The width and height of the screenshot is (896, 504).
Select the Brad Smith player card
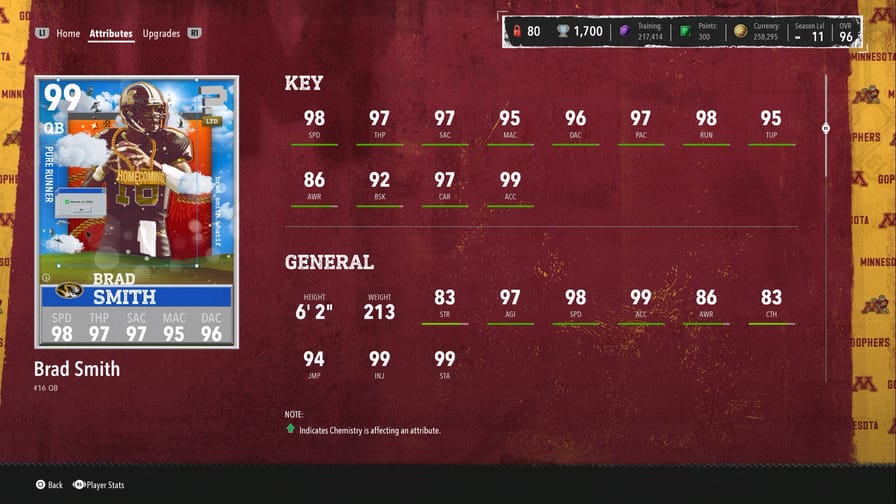coord(136,212)
